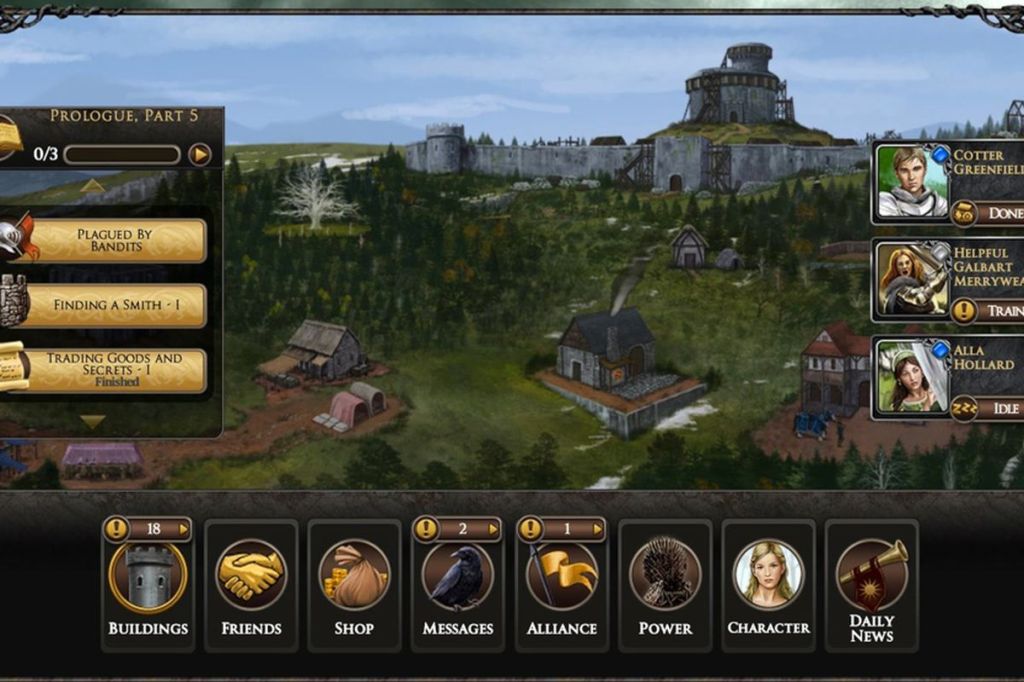Click the Prologue Part 5 arrow button
This screenshot has width=1024, height=682.
coord(200,154)
